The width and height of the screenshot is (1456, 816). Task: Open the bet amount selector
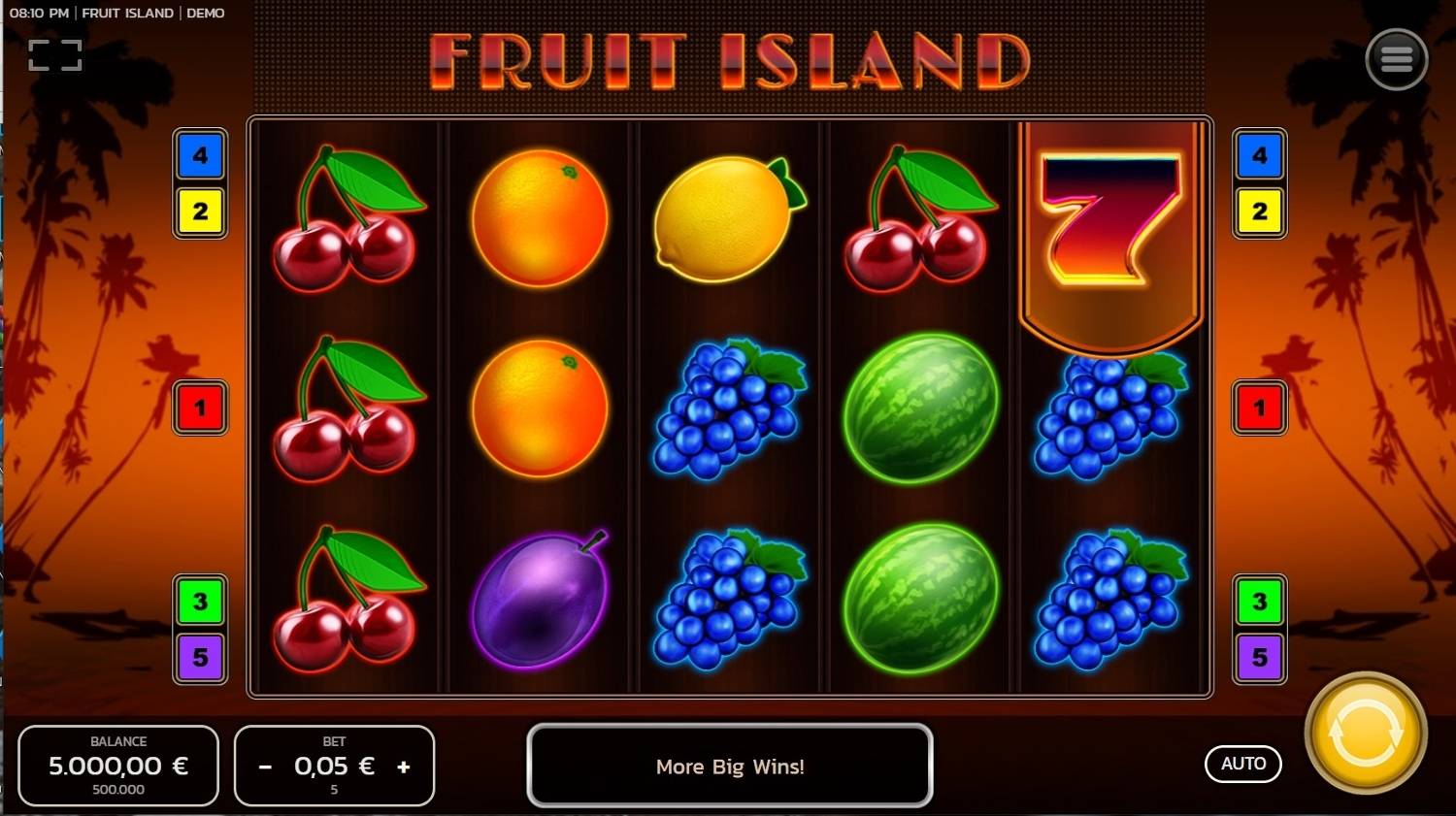click(334, 767)
